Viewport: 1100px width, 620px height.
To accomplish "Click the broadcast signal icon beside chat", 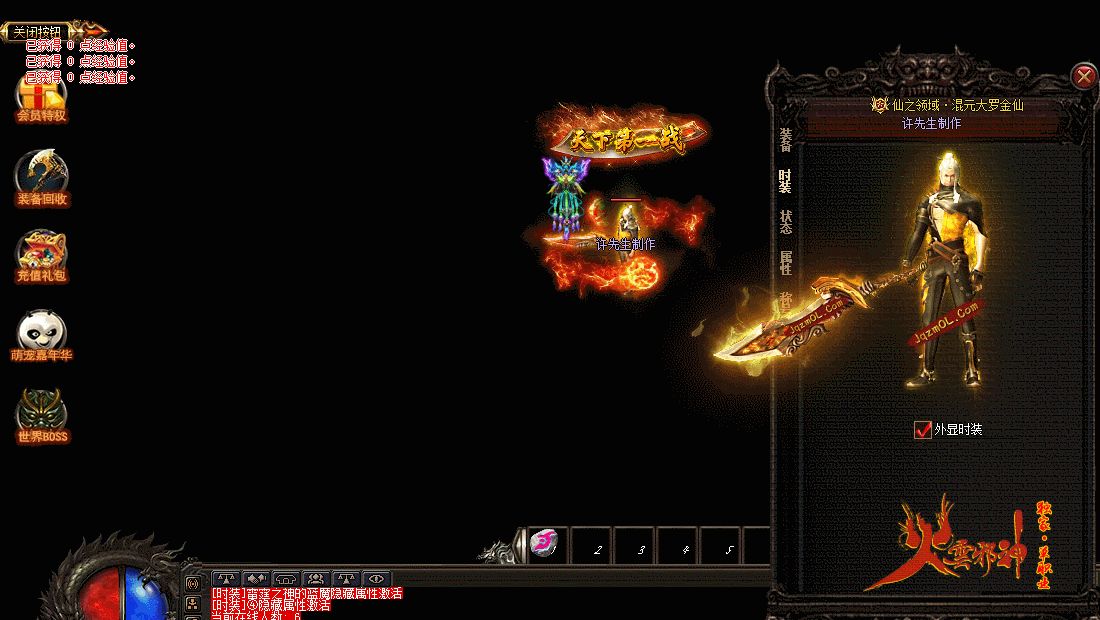I will (193, 583).
